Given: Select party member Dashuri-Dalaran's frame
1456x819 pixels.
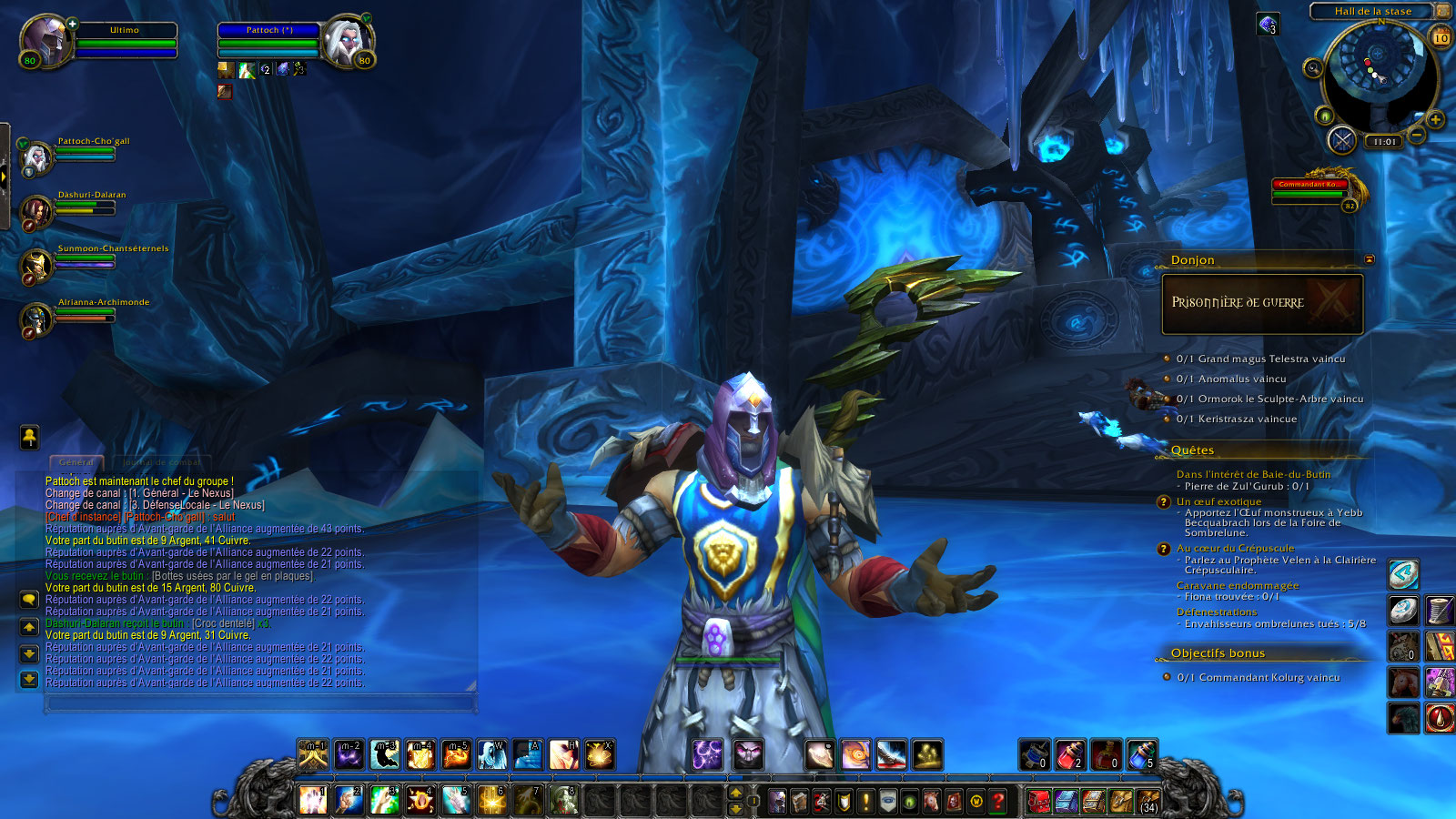Looking at the screenshot, I should (37, 212).
